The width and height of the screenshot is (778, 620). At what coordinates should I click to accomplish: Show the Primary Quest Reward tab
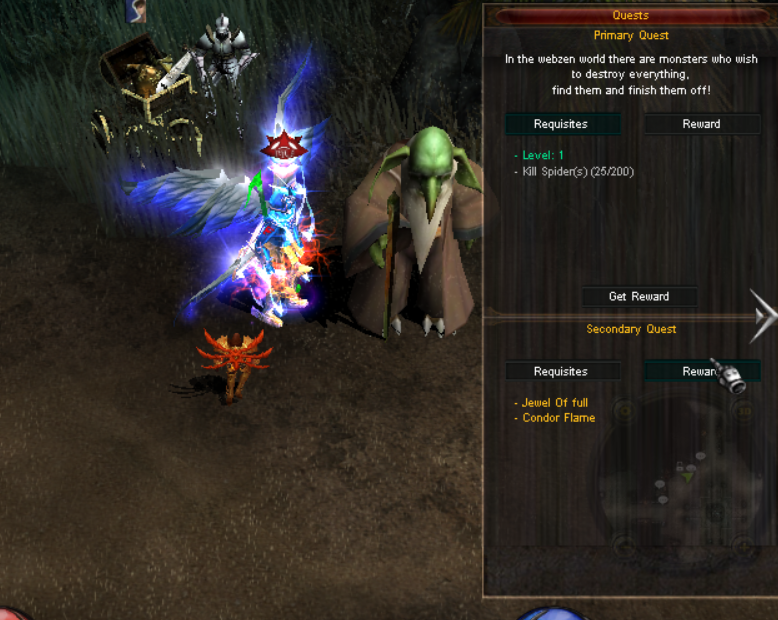point(701,124)
